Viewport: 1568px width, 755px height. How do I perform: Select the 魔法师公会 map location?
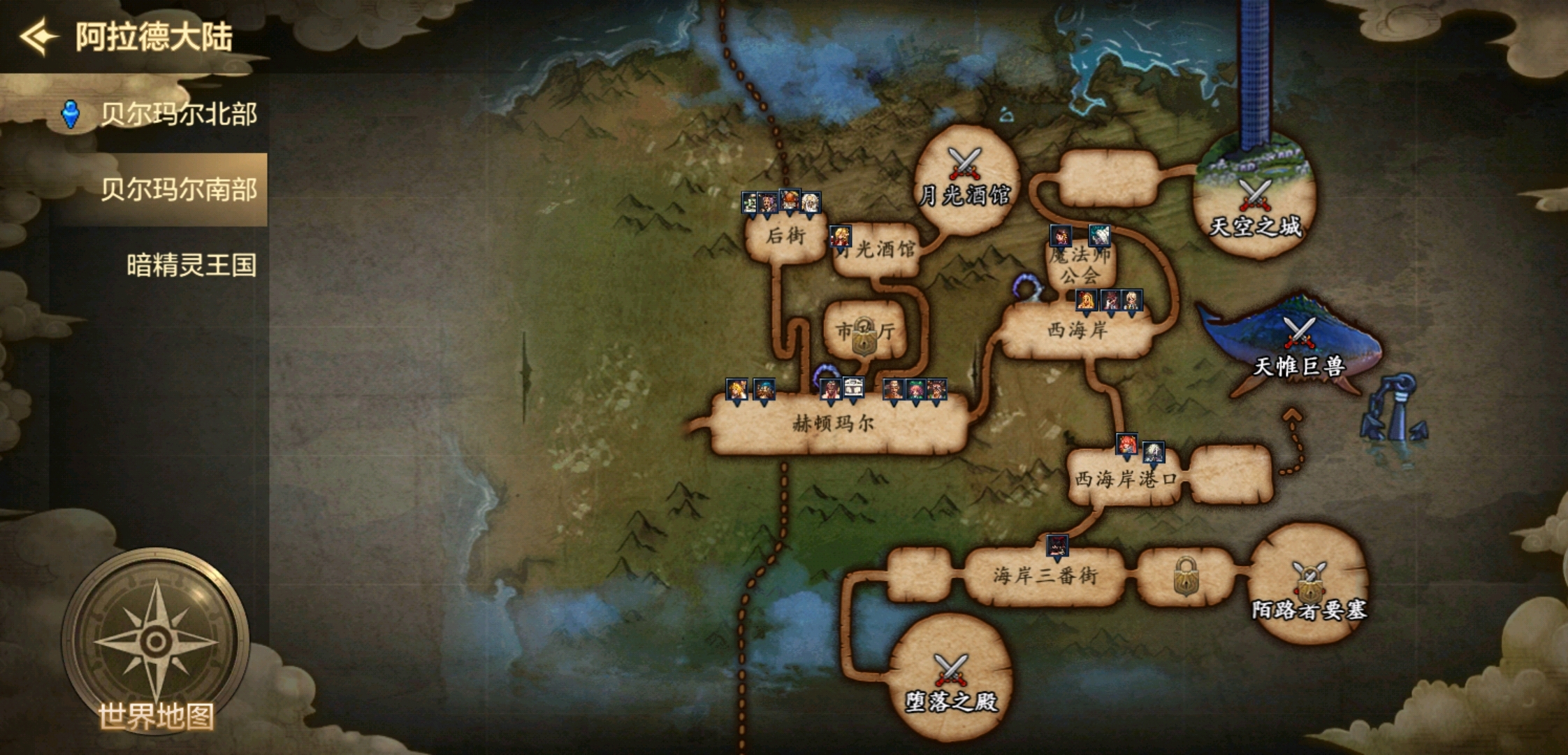(1080, 266)
